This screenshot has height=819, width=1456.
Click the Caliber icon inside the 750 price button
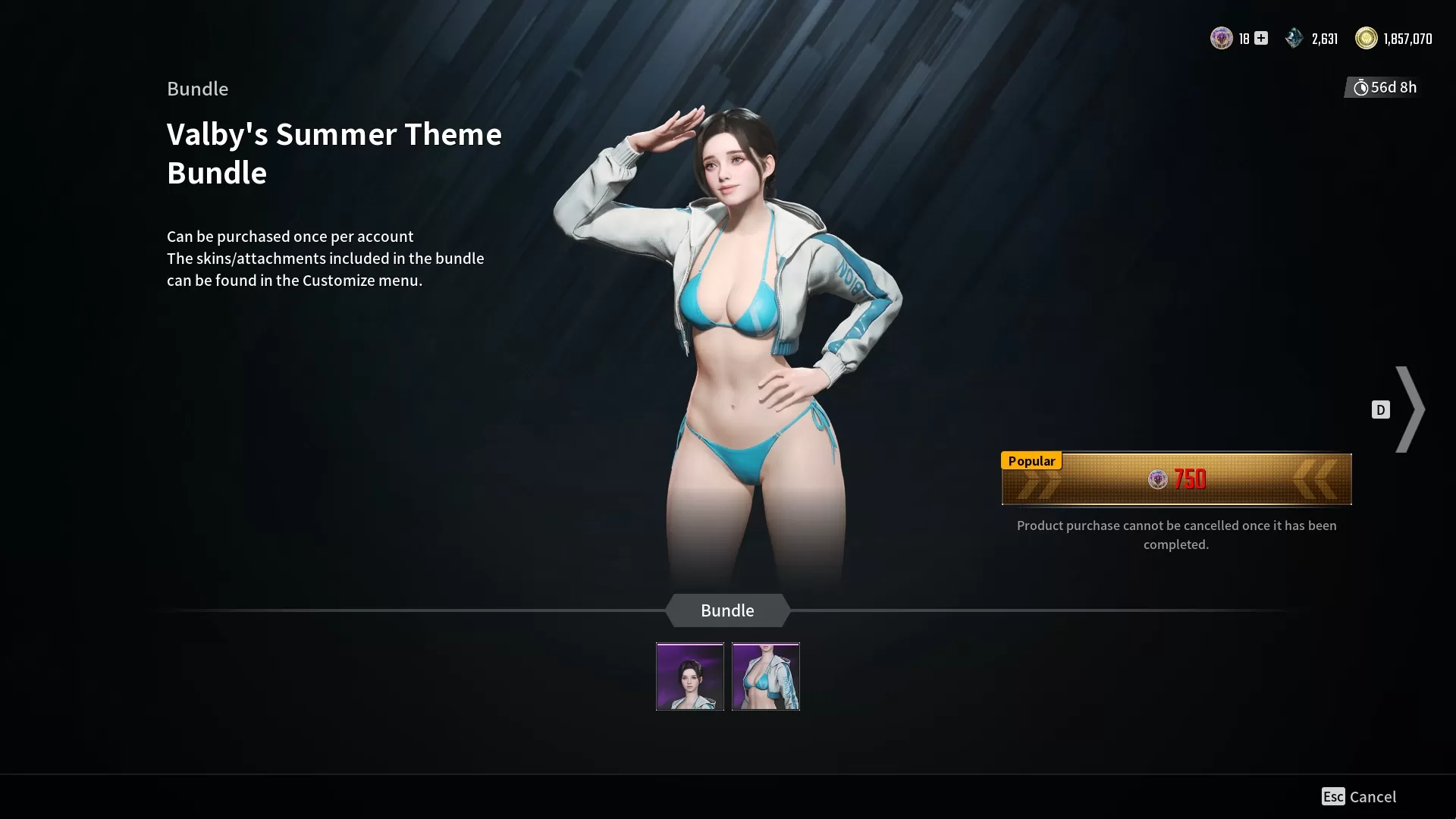coord(1158,479)
